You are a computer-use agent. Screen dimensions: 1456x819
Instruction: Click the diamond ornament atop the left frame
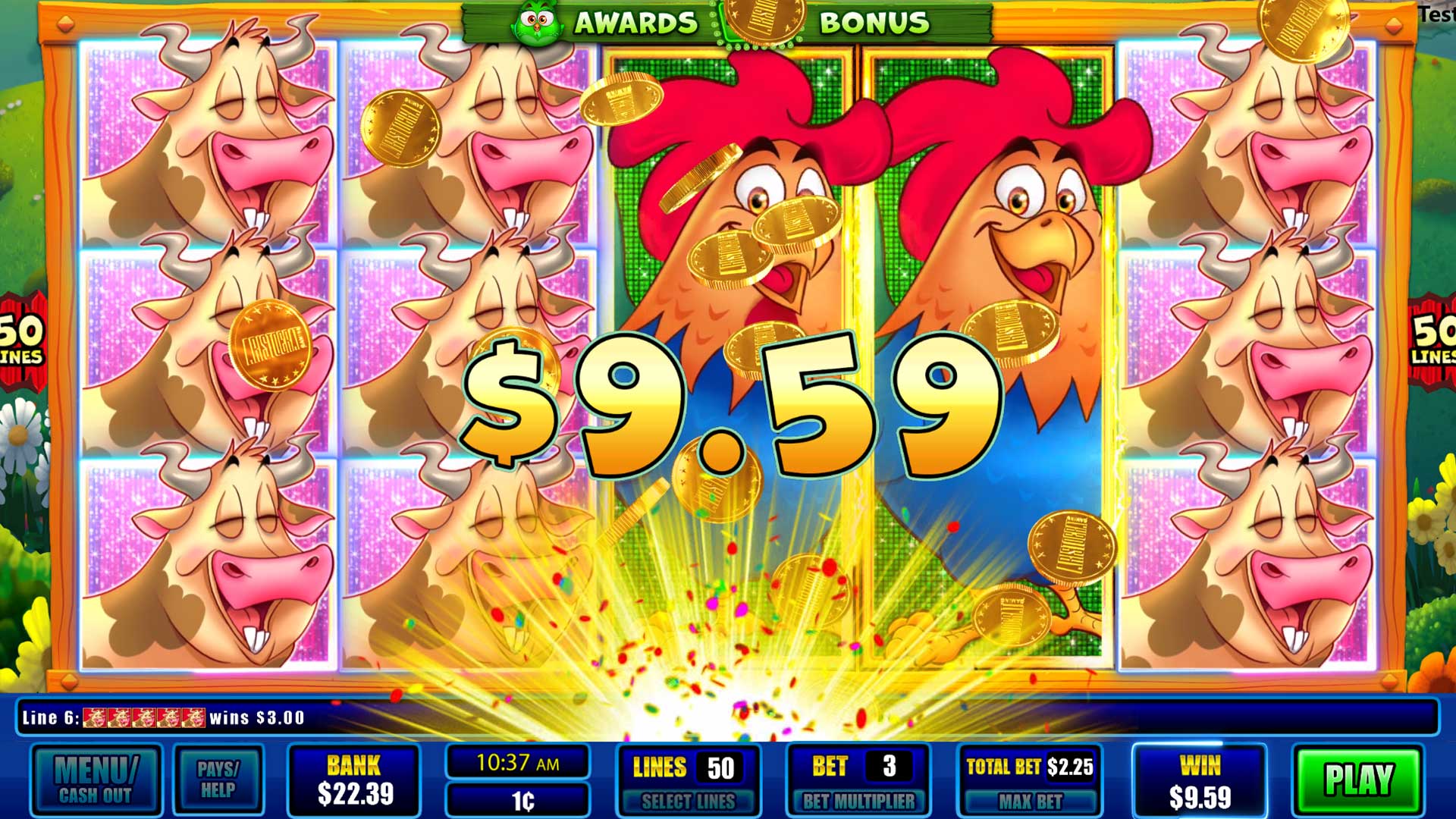pyautogui.click(x=66, y=25)
